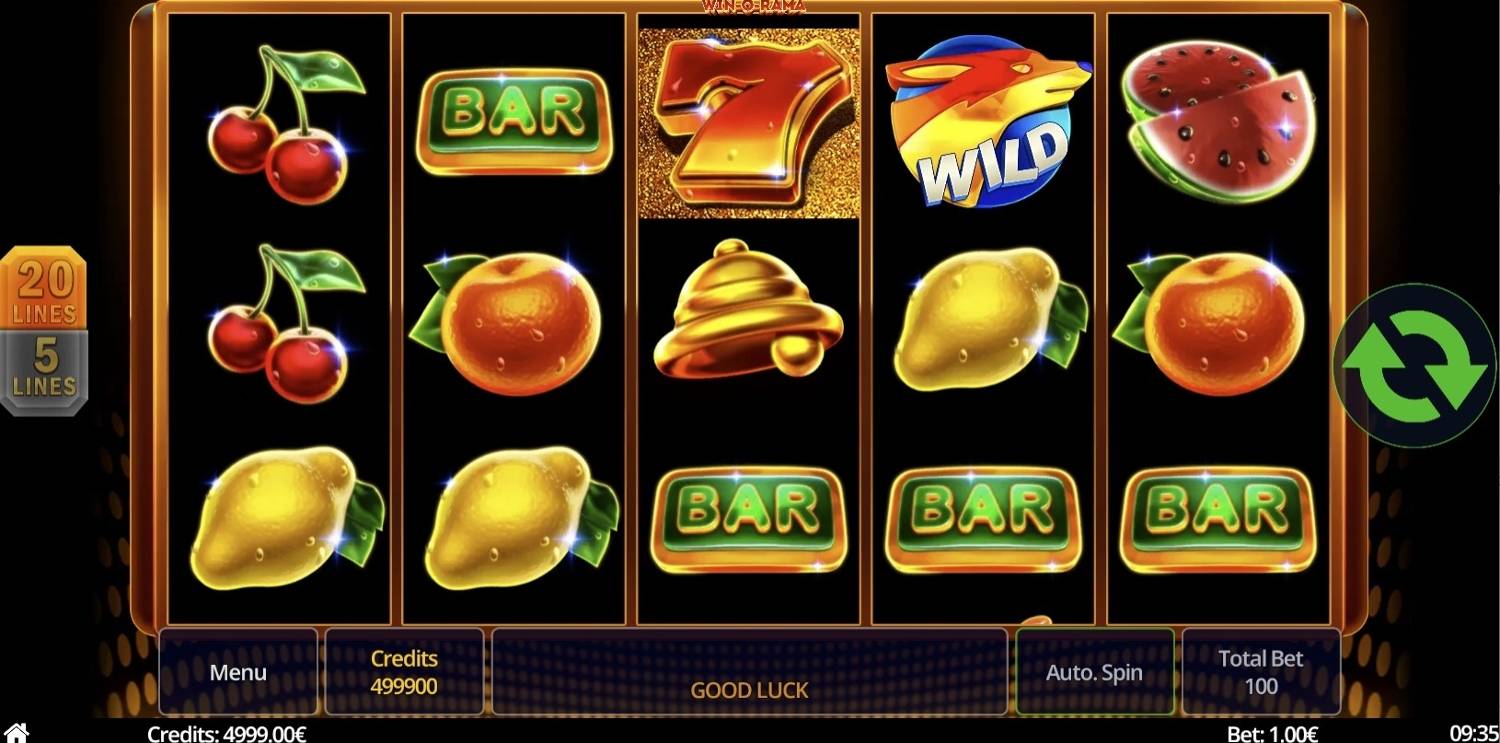Select the golden bell symbol
Screen dimensions: 1500x743
748,320
